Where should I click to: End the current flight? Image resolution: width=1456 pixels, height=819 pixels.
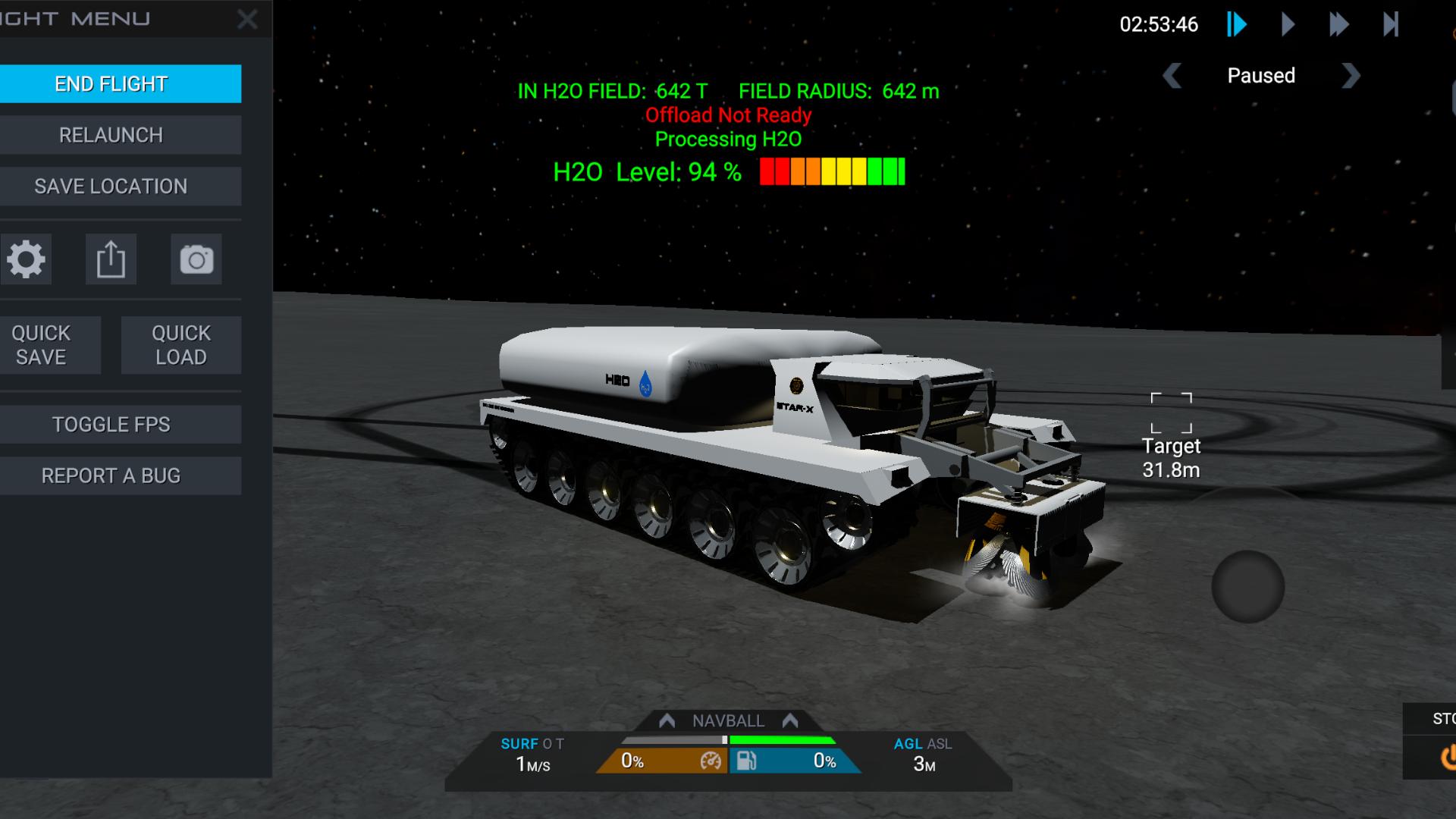(x=111, y=83)
